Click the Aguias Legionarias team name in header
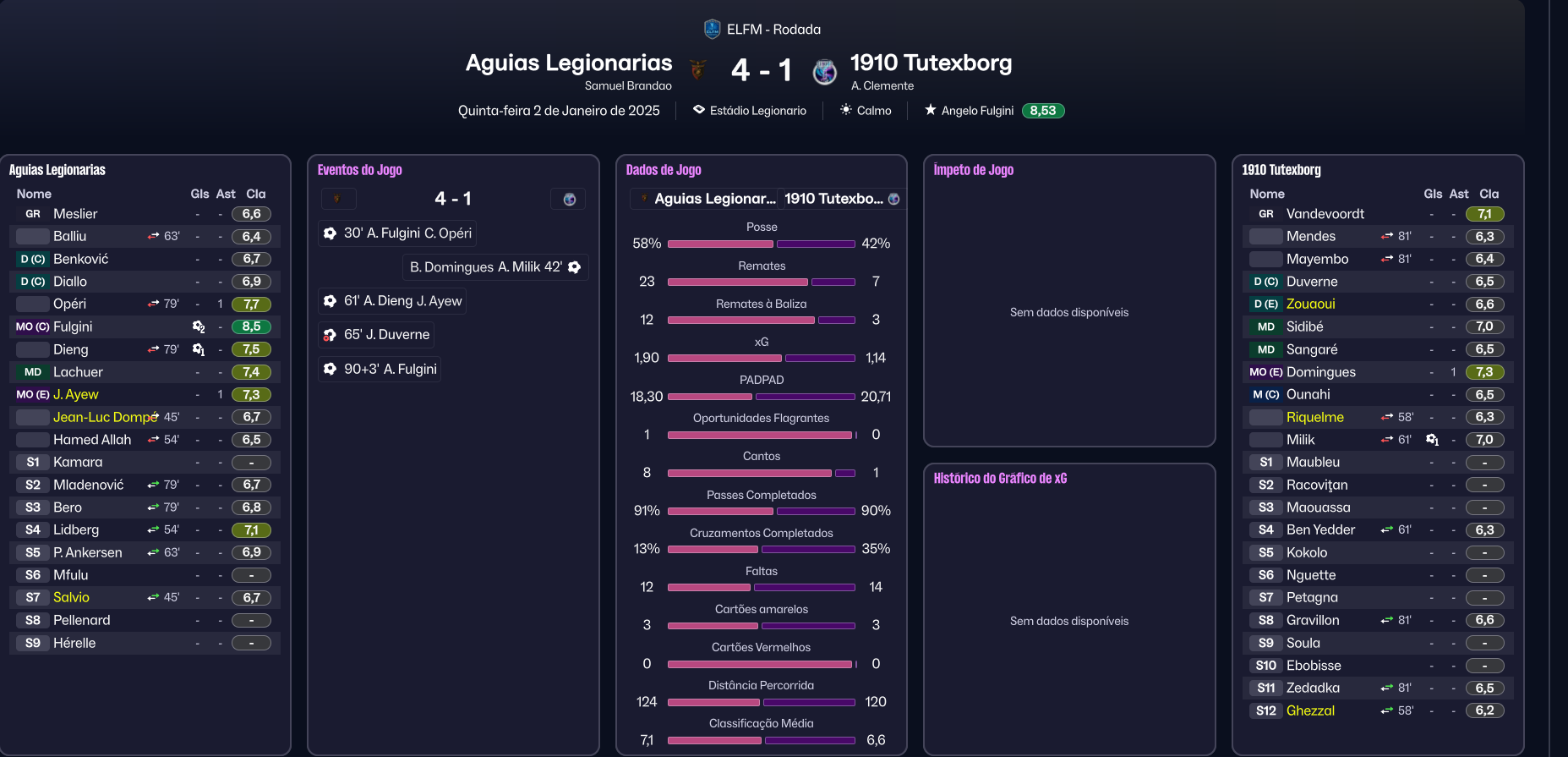The width and height of the screenshot is (1568, 757). pyautogui.click(x=569, y=63)
